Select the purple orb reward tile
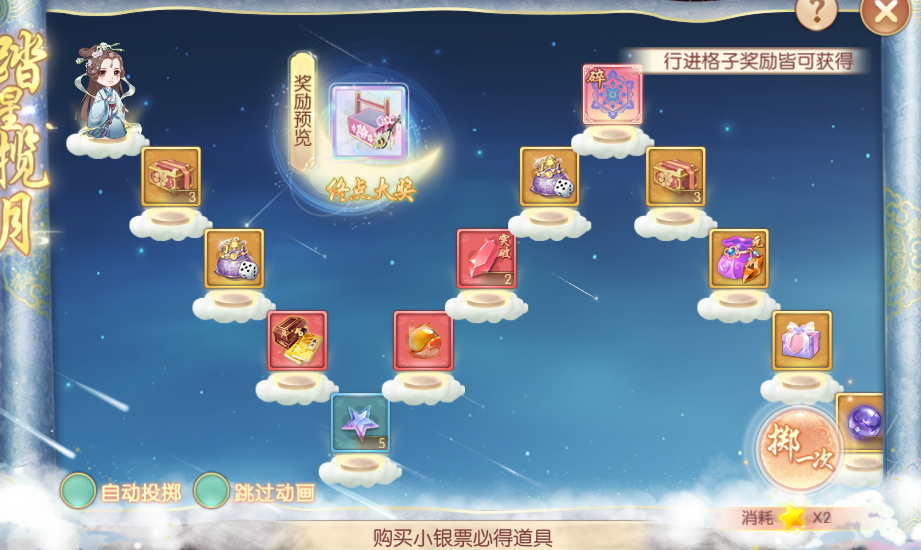The image size is (921, 550). [x=861, y=422]
